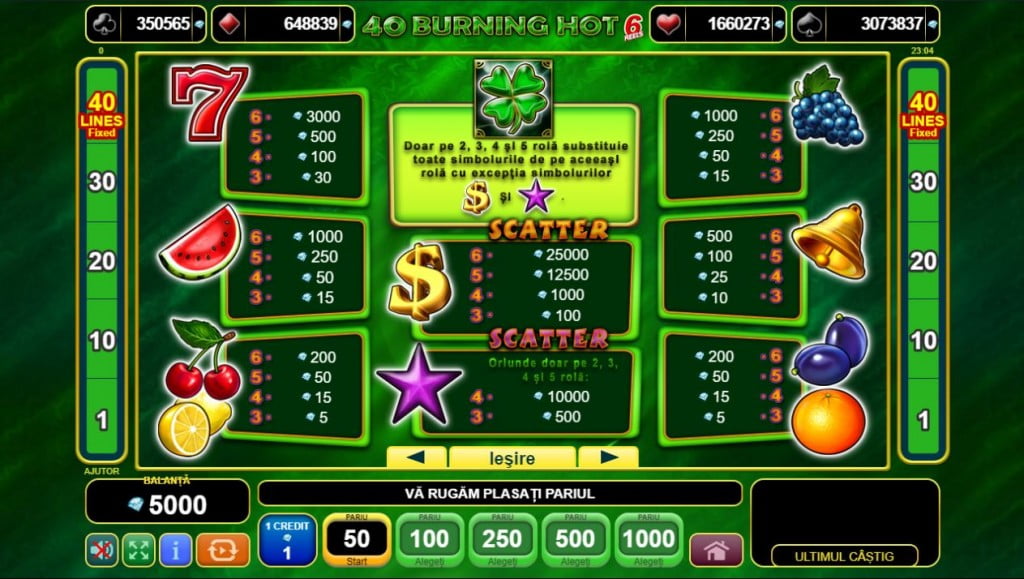Close the paytable with Ieșire
This screenshot has height=579, width=1024.
click(512, 459)
